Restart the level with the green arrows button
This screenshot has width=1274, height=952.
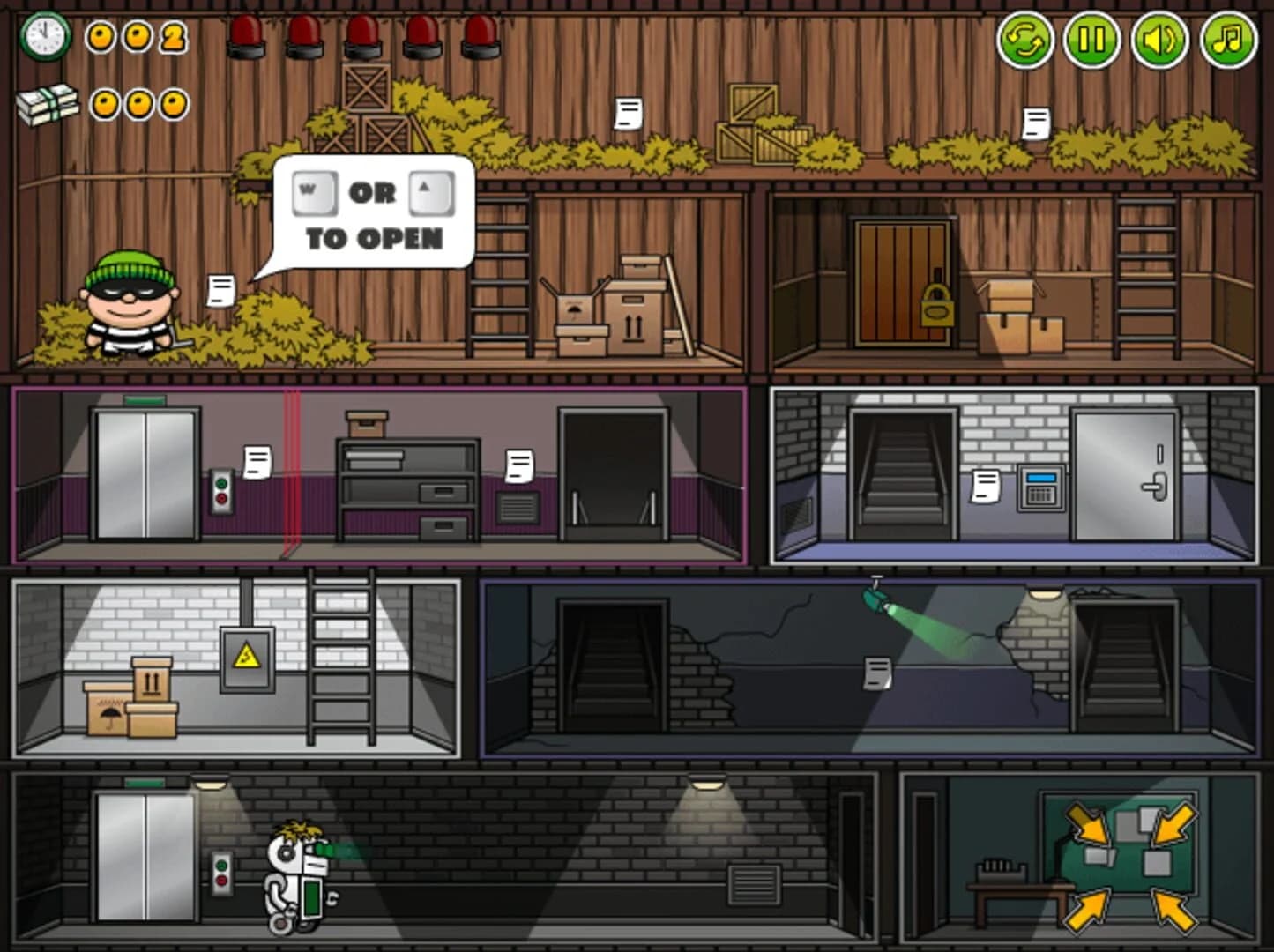tap(1025, 39)
